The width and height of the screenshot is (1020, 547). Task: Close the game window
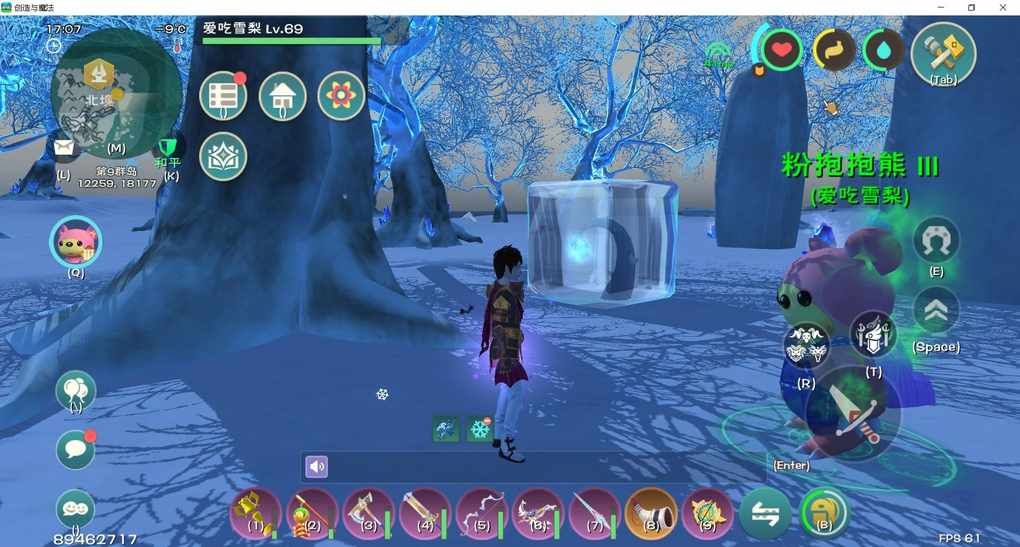pyautogui.click(x=1003, y=7)
